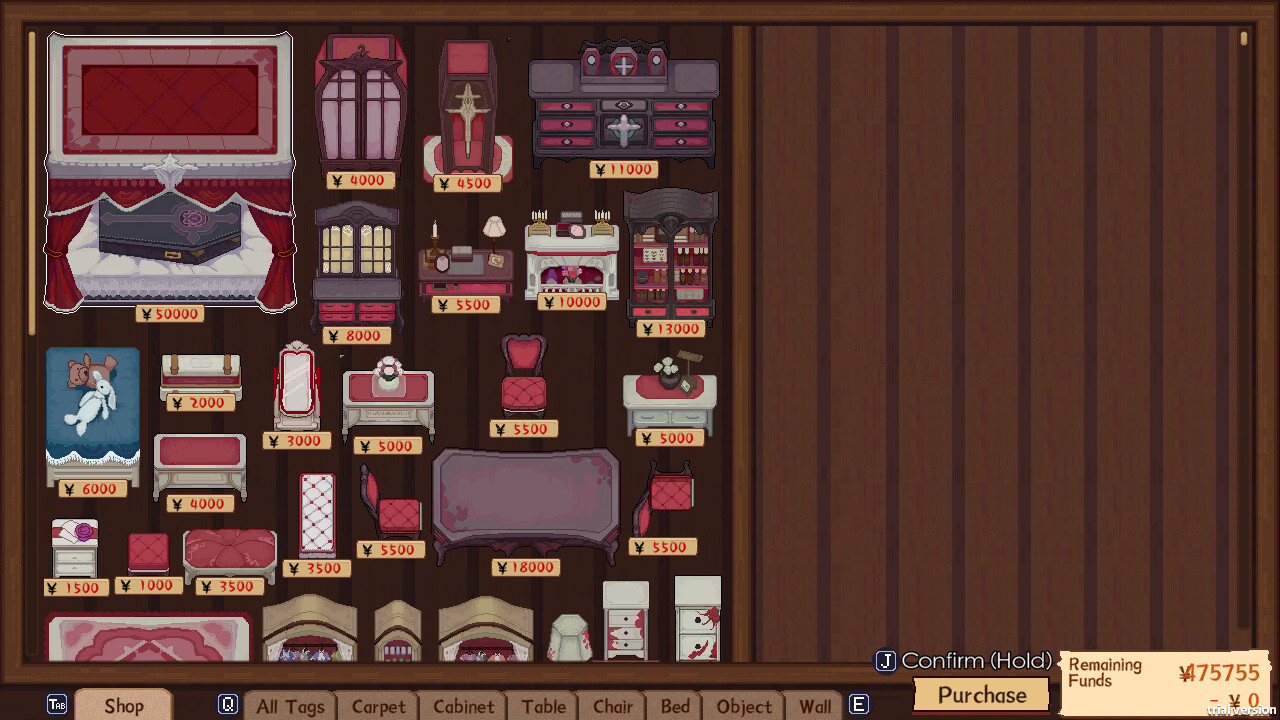This screenshot has width=1280, height=720.
Task: Click the Confirm (Hold) action
Action: [963, 661]
